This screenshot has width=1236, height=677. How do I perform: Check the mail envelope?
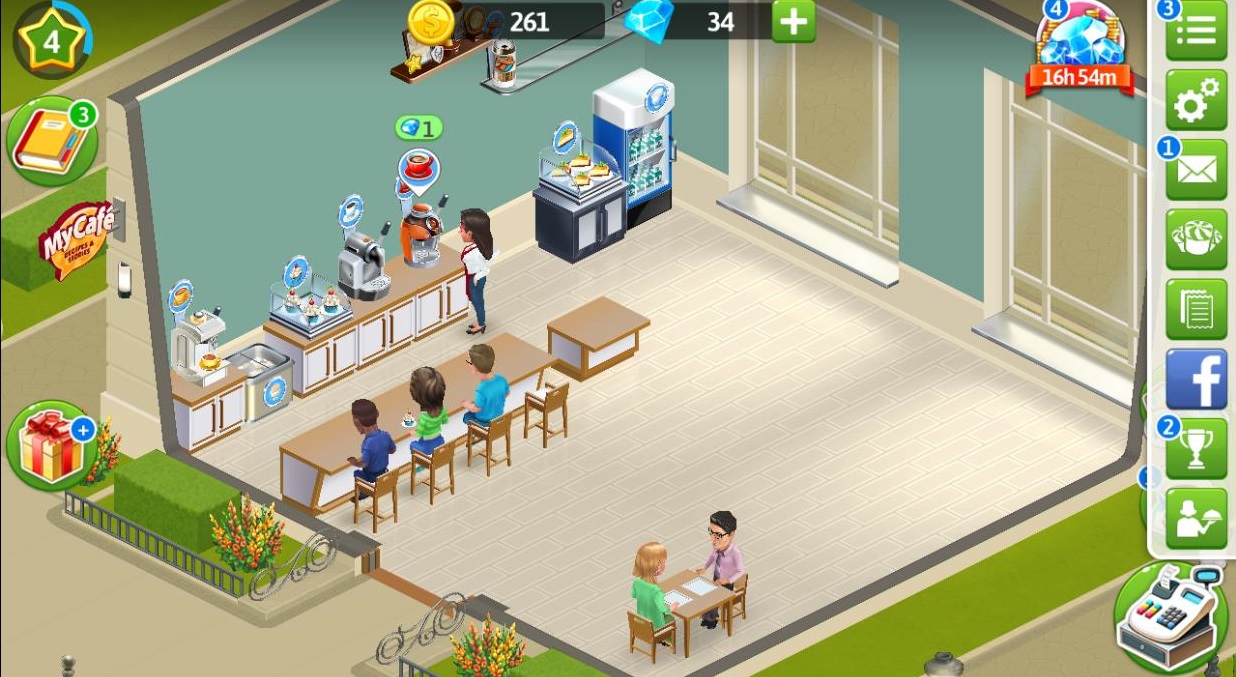[x=1197, y=170]
